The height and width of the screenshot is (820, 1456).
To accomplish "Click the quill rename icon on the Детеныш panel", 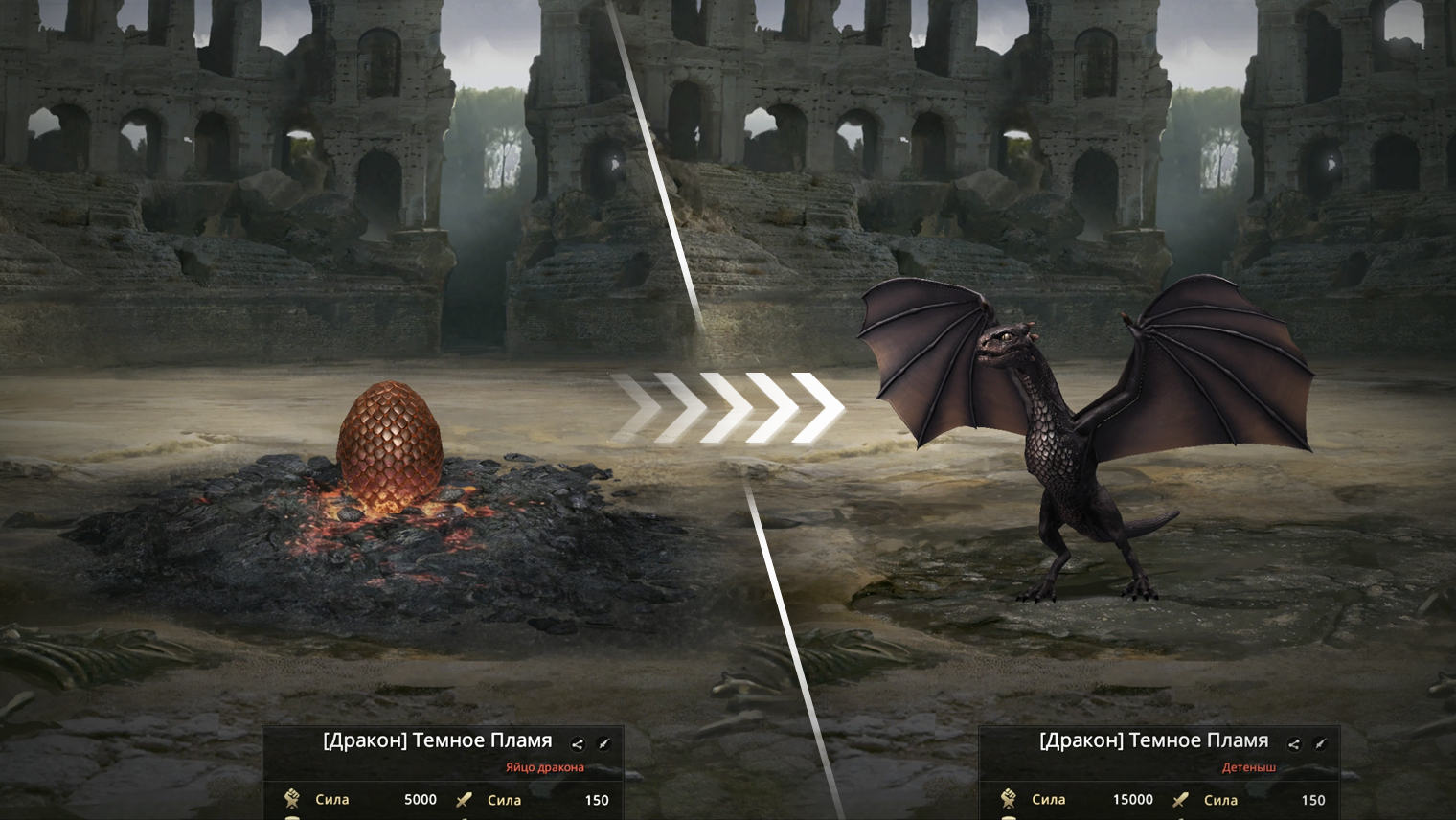I will 1321,743.
